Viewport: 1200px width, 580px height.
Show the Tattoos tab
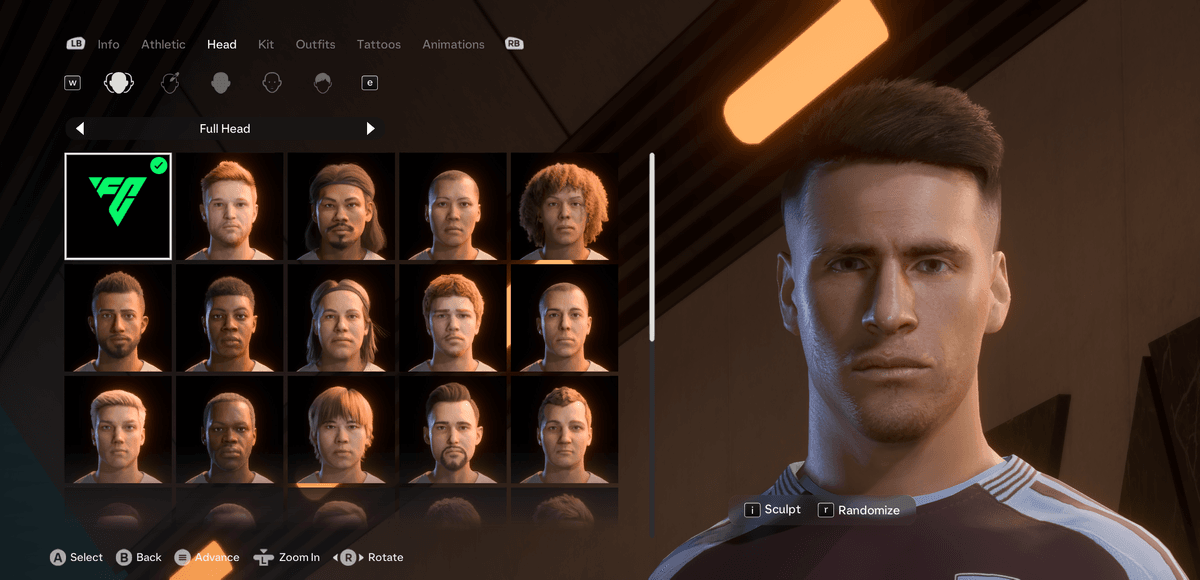click(378, 44)
